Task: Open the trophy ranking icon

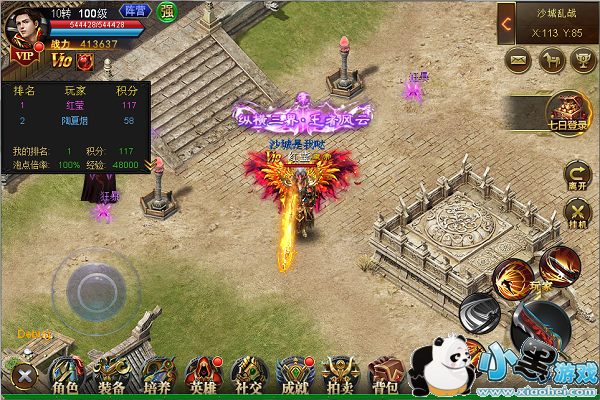Action: click(579, 61)
